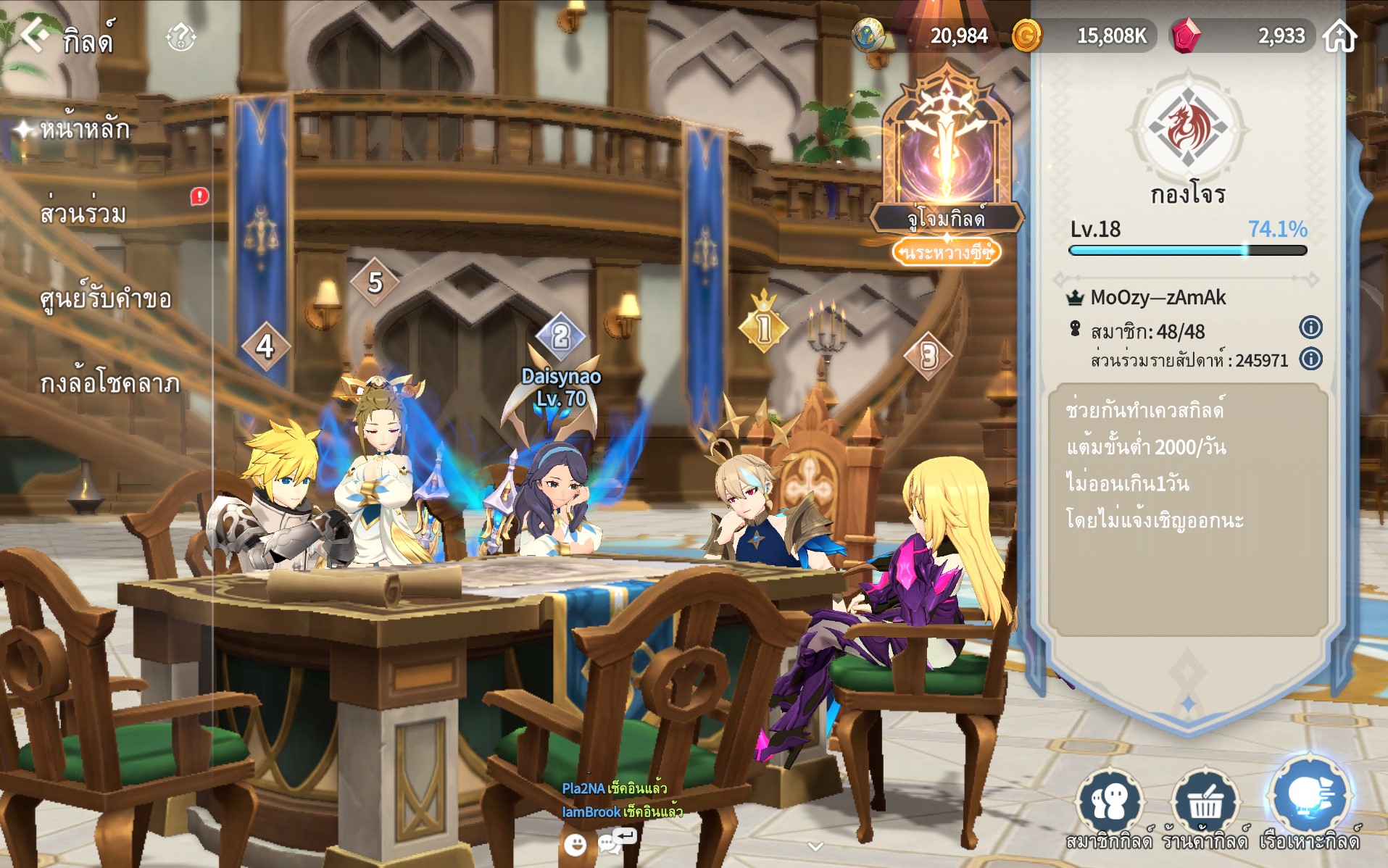The width and height of the screenshot is (1388, 868).
Task: Switch to the ส่วนร่วม section
Action: coord(83,214)
